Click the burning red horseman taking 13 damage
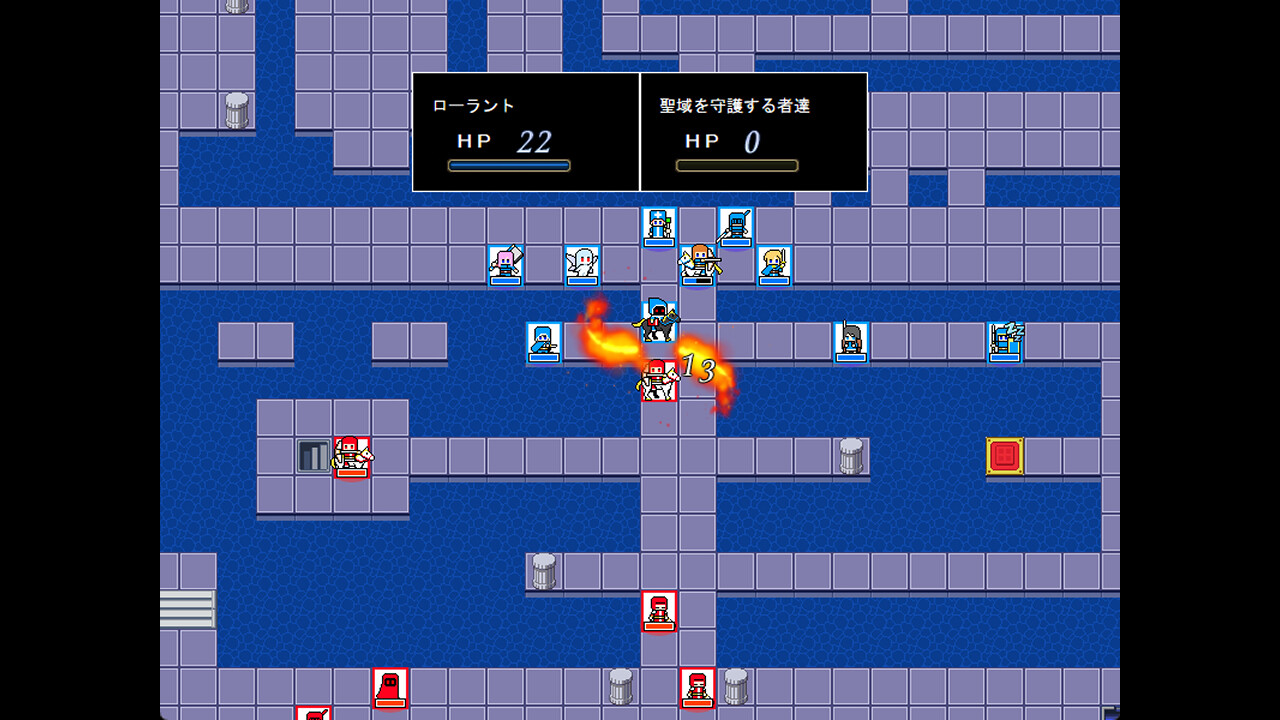This screenshot has width=1280, height=720. (x=657, y=381)
